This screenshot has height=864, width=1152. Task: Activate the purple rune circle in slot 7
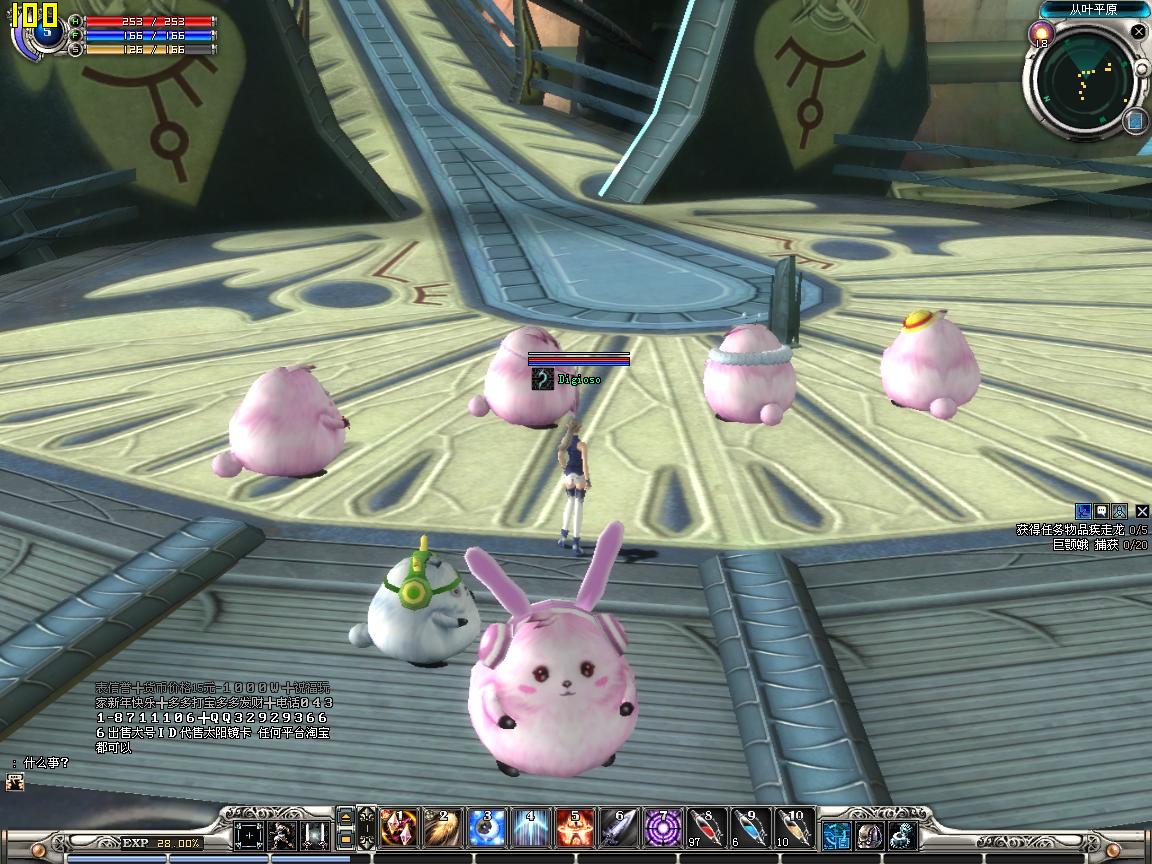(x=663, y=828)
